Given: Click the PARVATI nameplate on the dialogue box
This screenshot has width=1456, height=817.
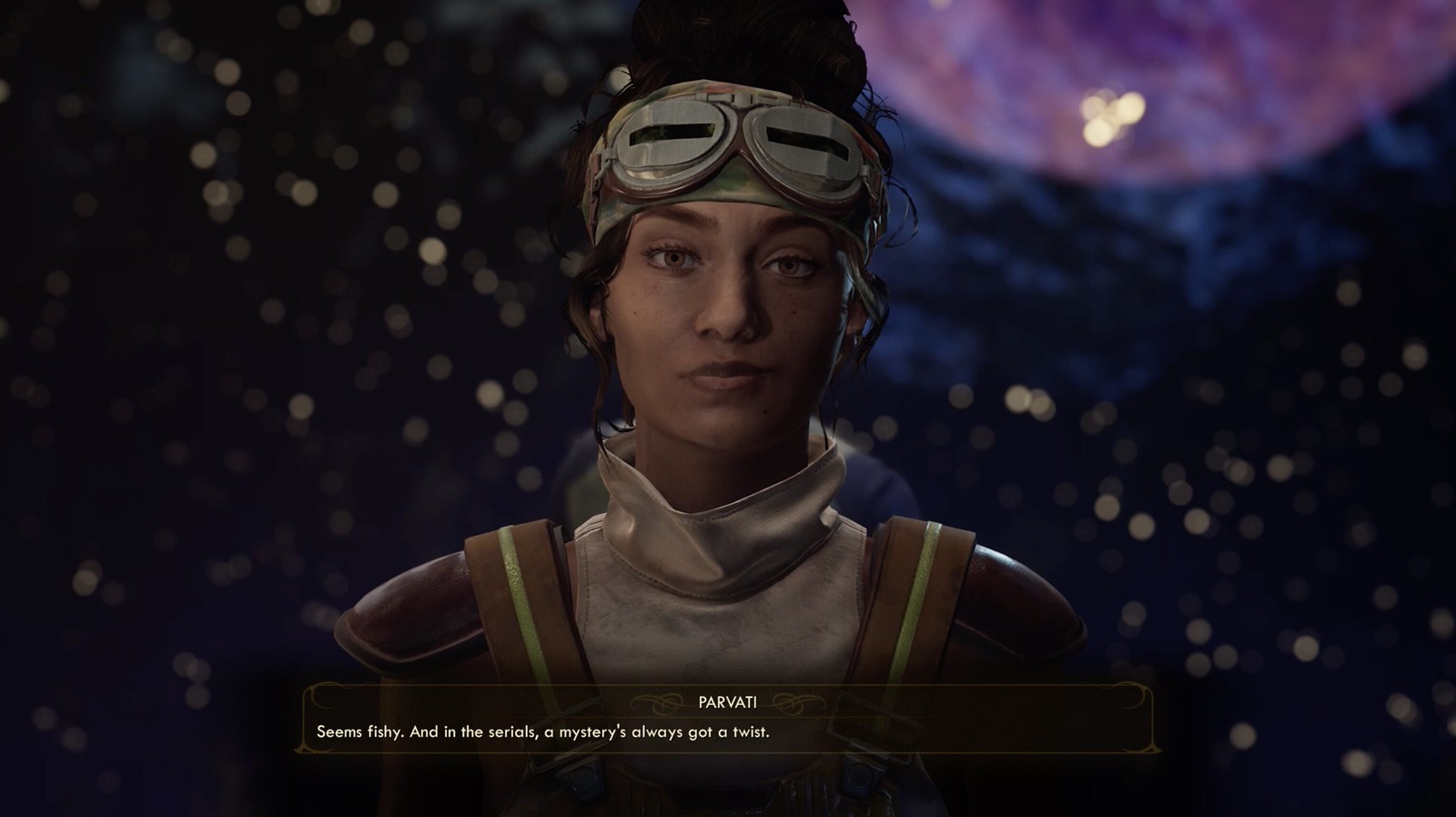Looking at the screenshot, I should (x=728, y=701).
